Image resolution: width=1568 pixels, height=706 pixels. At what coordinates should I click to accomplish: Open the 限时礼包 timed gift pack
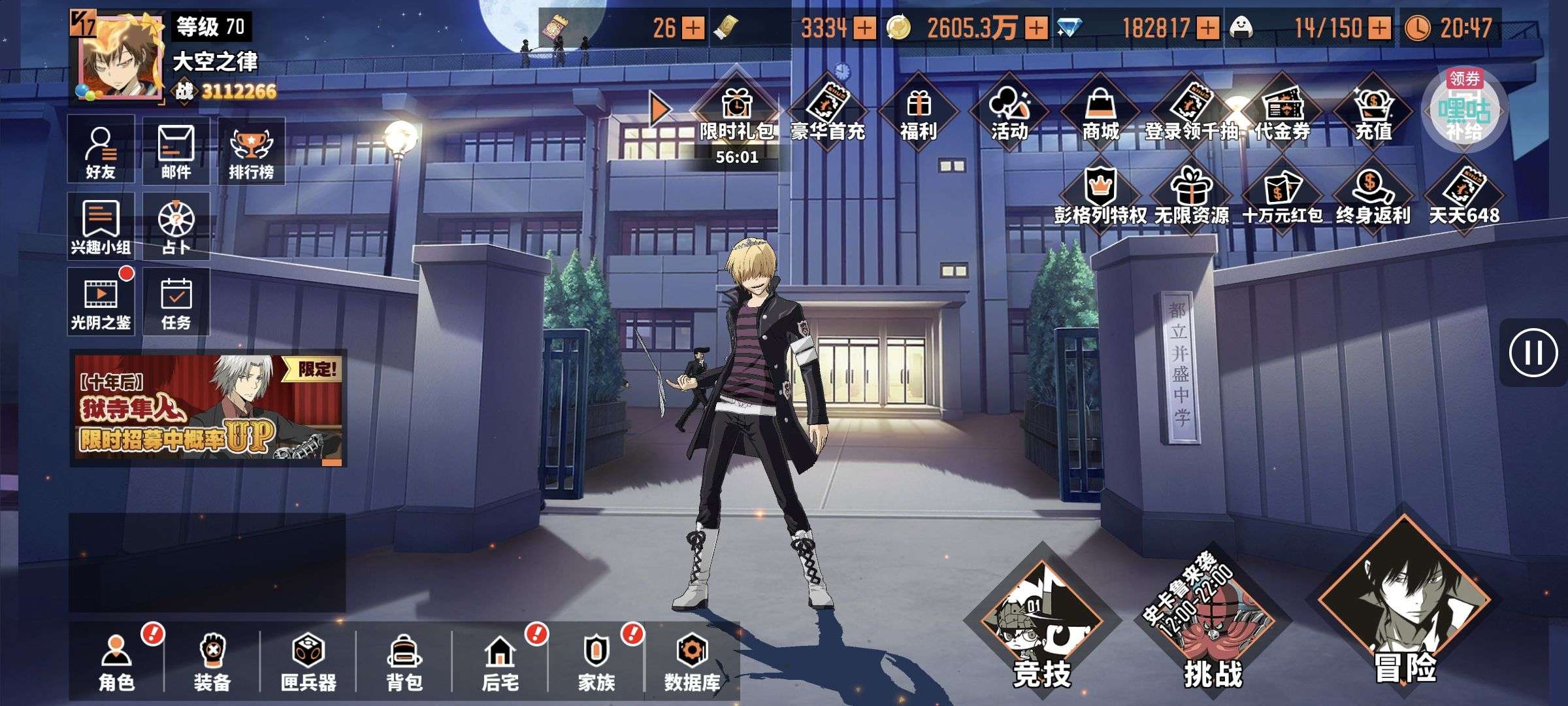pos(737,114)
